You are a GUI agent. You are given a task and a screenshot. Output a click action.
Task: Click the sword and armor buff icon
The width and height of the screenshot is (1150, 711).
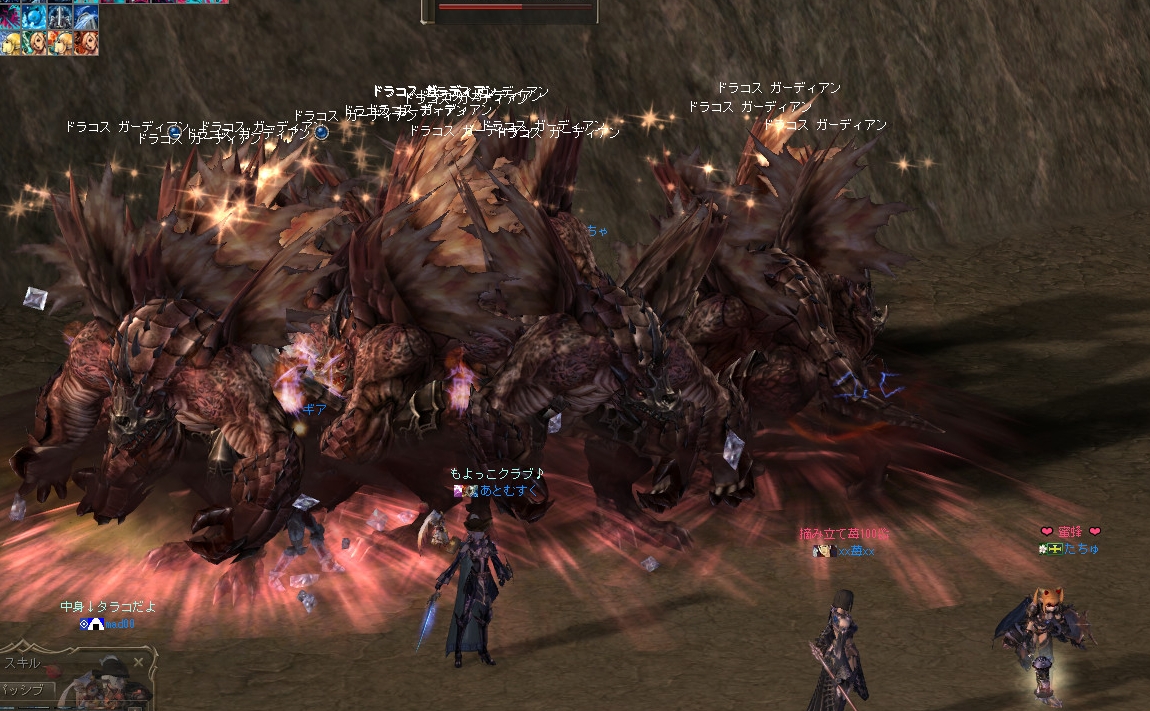tap(61, 16)
